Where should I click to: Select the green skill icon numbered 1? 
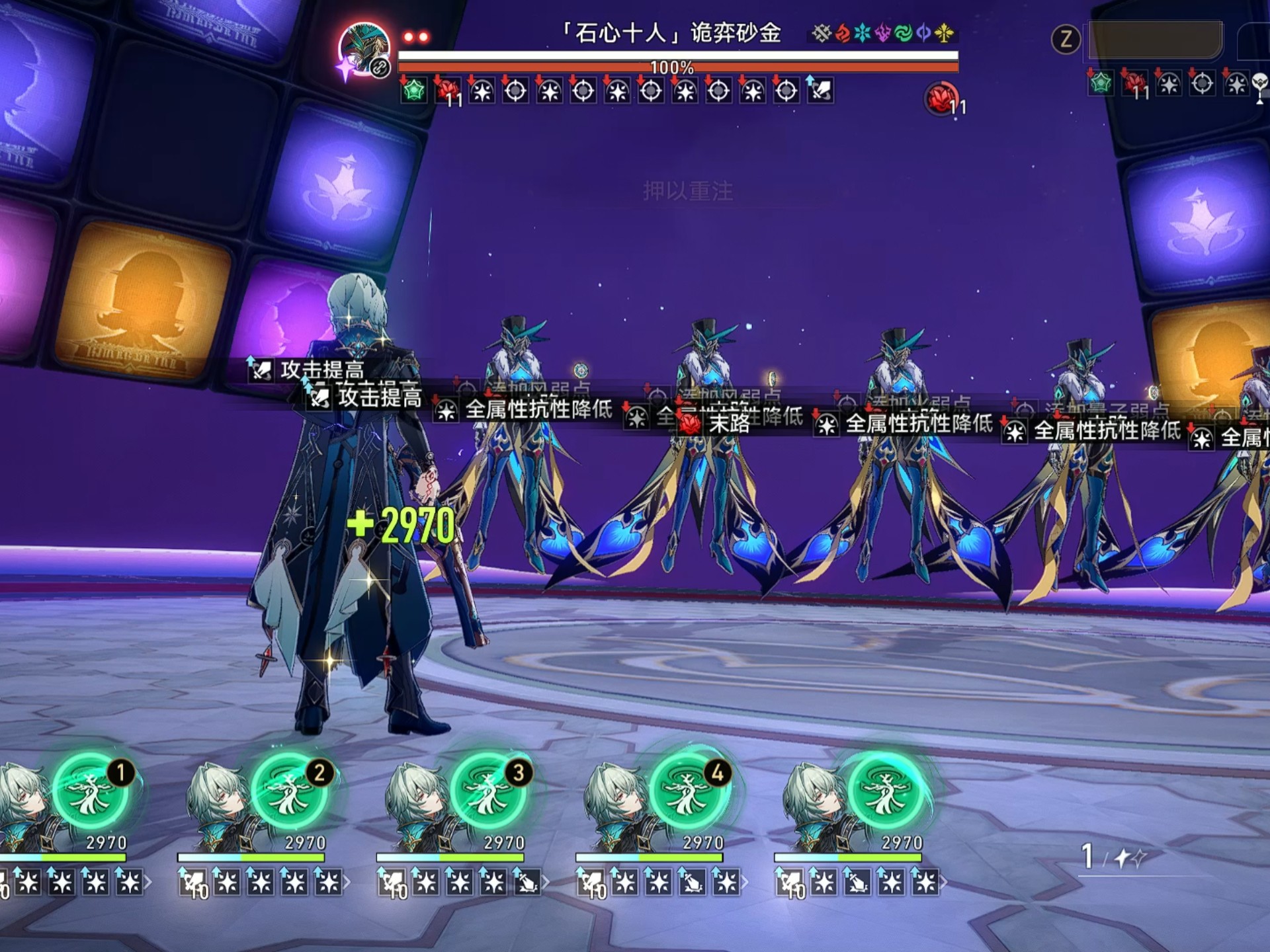pyautogui.click(x=90, y=793)
